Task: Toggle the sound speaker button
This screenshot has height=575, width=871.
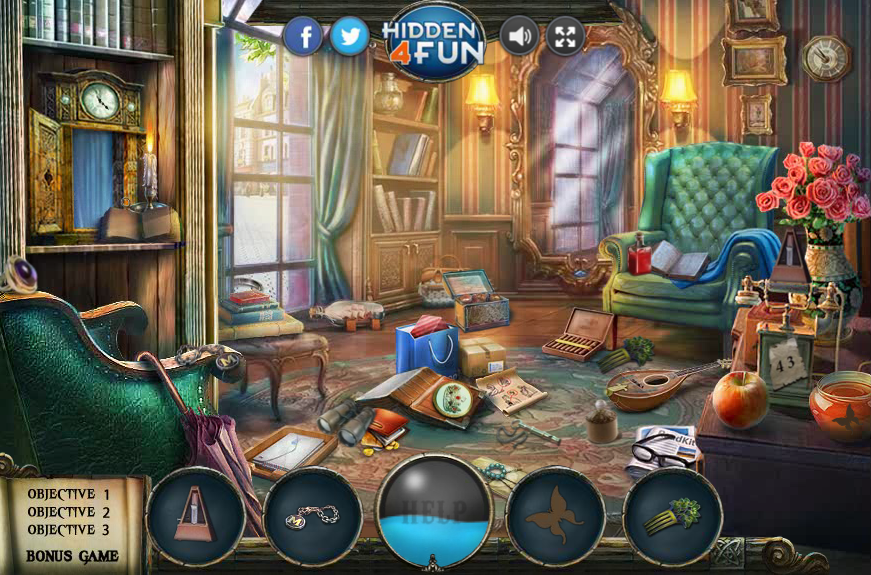Action: point(519,38)
